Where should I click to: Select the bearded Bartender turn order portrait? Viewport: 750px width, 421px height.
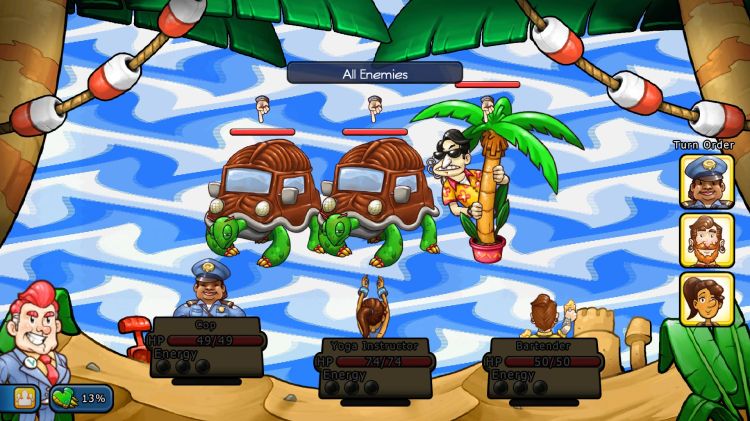pyautogui.click(x=706, y=240)
